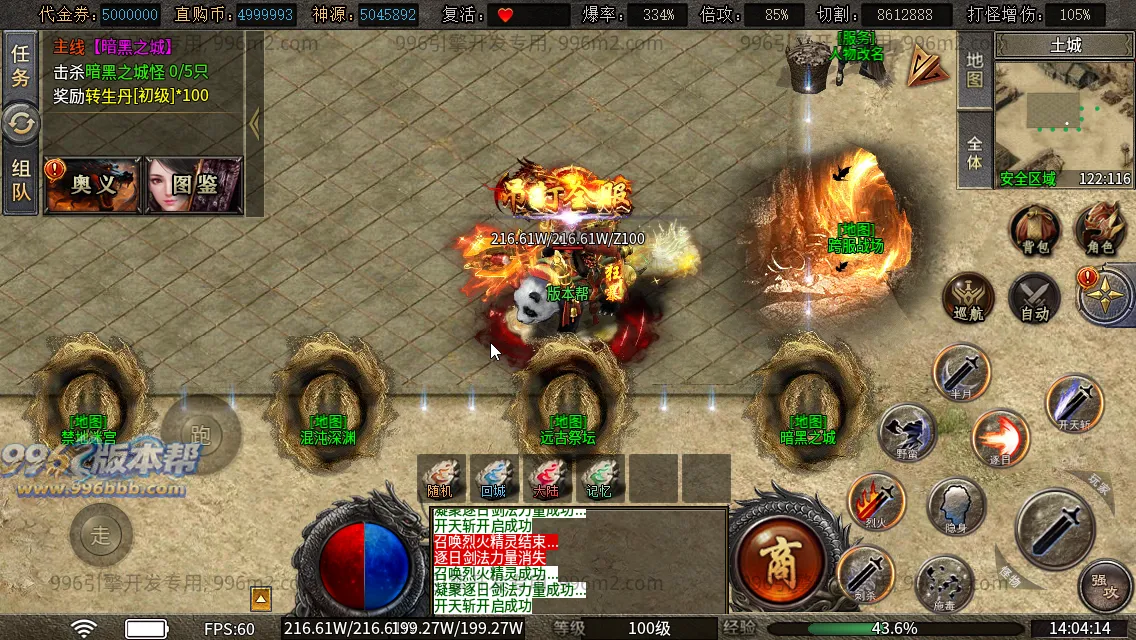Screen dimensions: 1136x640
Task: Click the circular refresh arrows button
Action: click(x=20, y=124)
